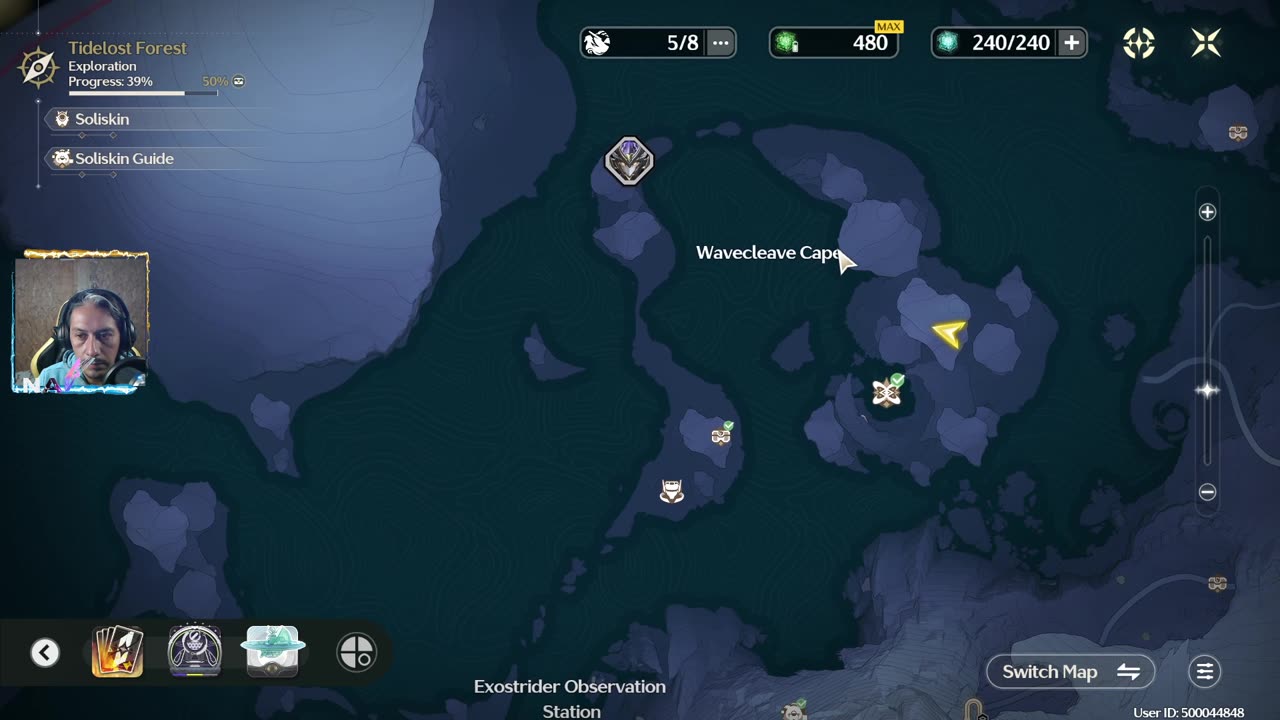Open the Soliskin entry
This screenshot has height=720, width=1280.
click(101, 119)
